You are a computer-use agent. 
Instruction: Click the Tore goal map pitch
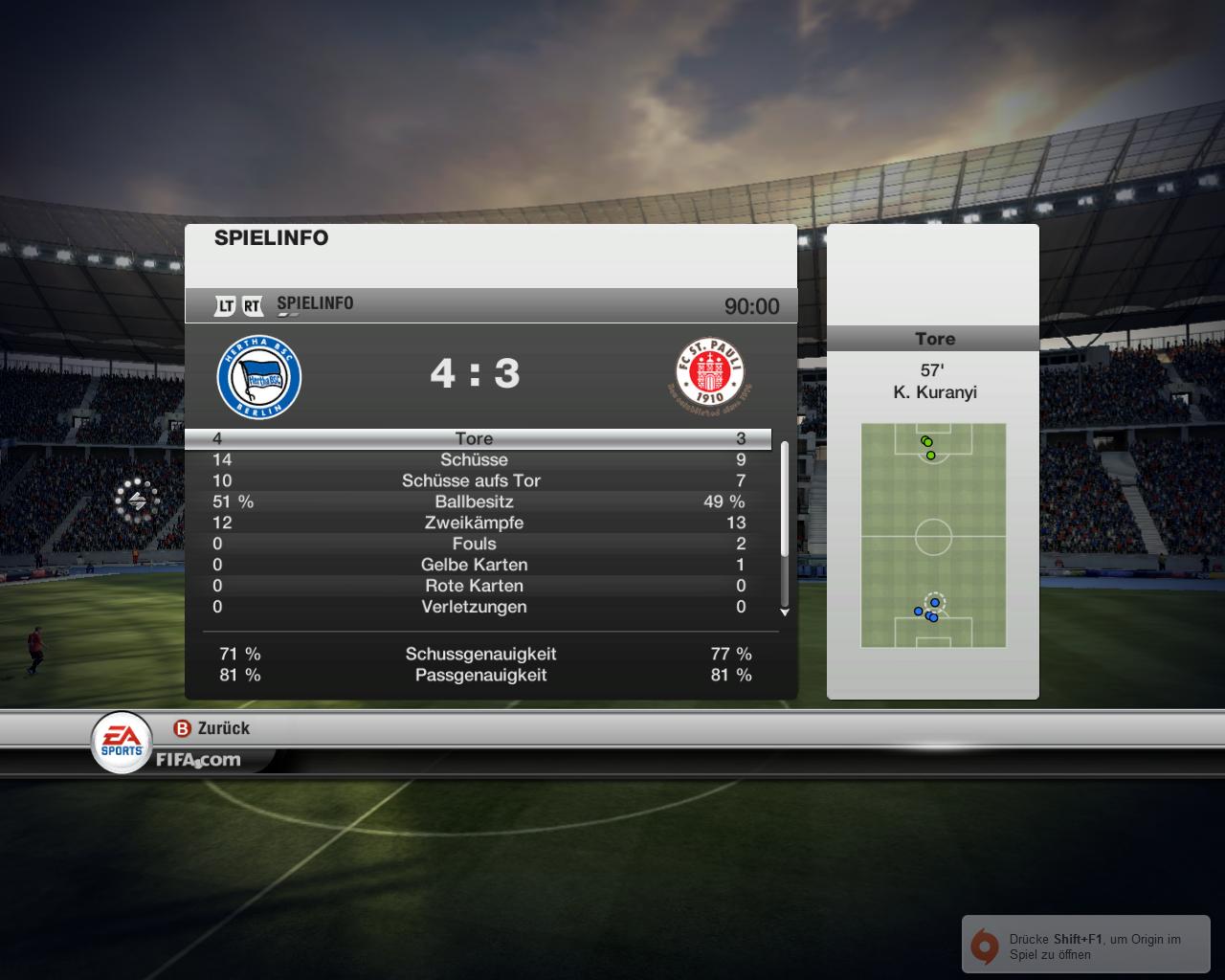click(933, 535)
